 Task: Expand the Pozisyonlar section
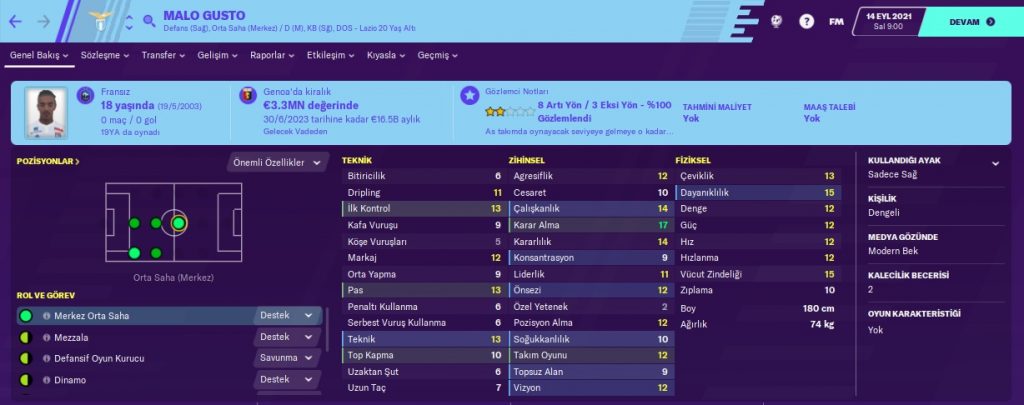click(48, 161)
